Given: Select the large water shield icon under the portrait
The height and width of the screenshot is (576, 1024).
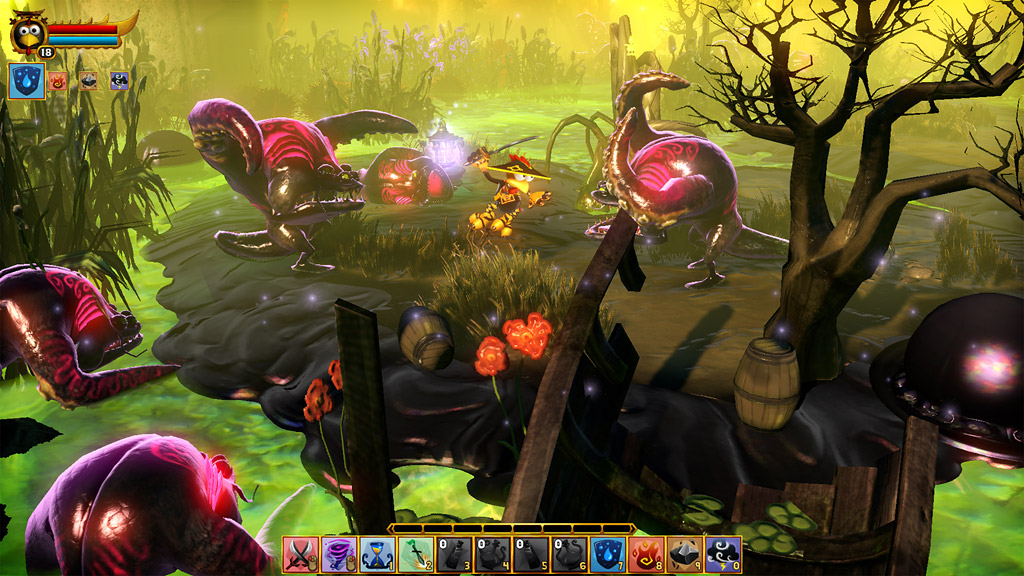Looking at the screenshot, I should pyautogui.click(x=26, y=81).
